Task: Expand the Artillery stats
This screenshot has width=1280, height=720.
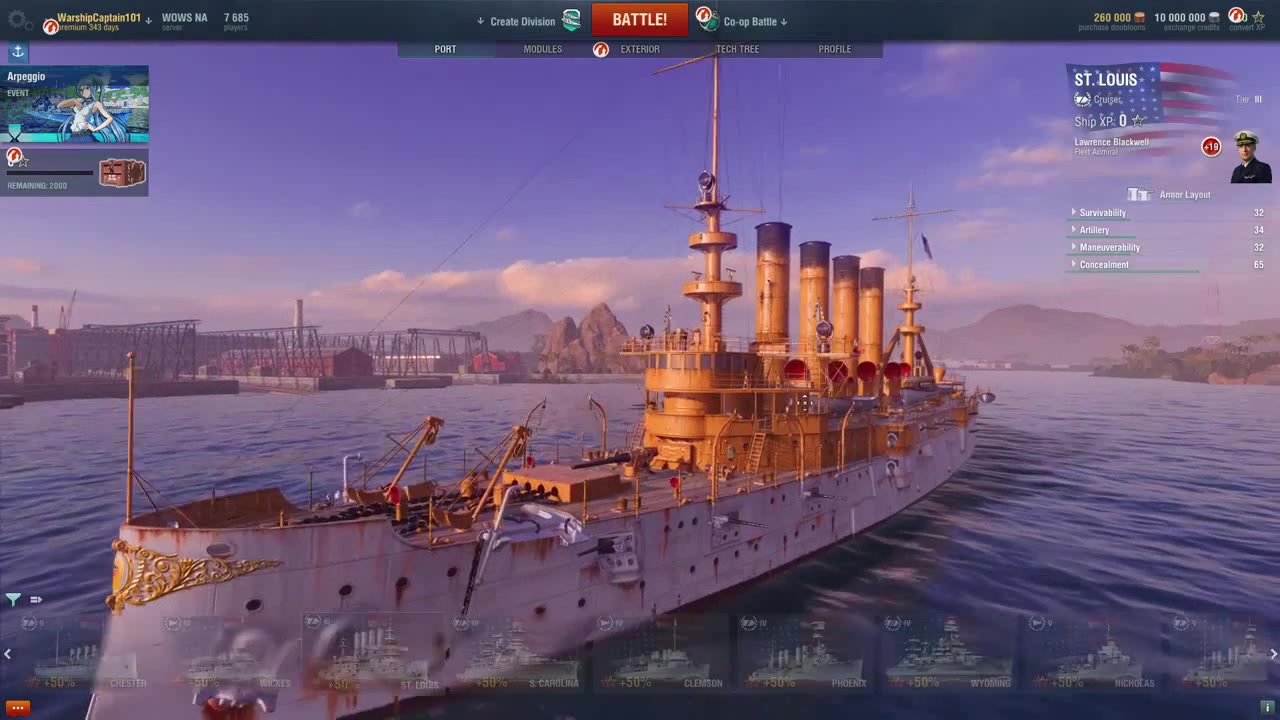Action: (1094, 230)
